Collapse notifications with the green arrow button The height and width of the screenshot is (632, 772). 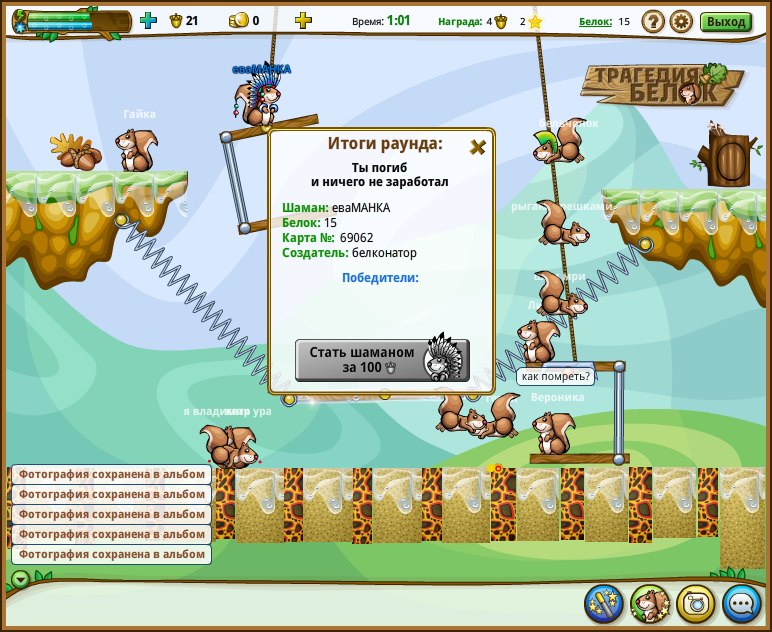[x=20, y=579]
